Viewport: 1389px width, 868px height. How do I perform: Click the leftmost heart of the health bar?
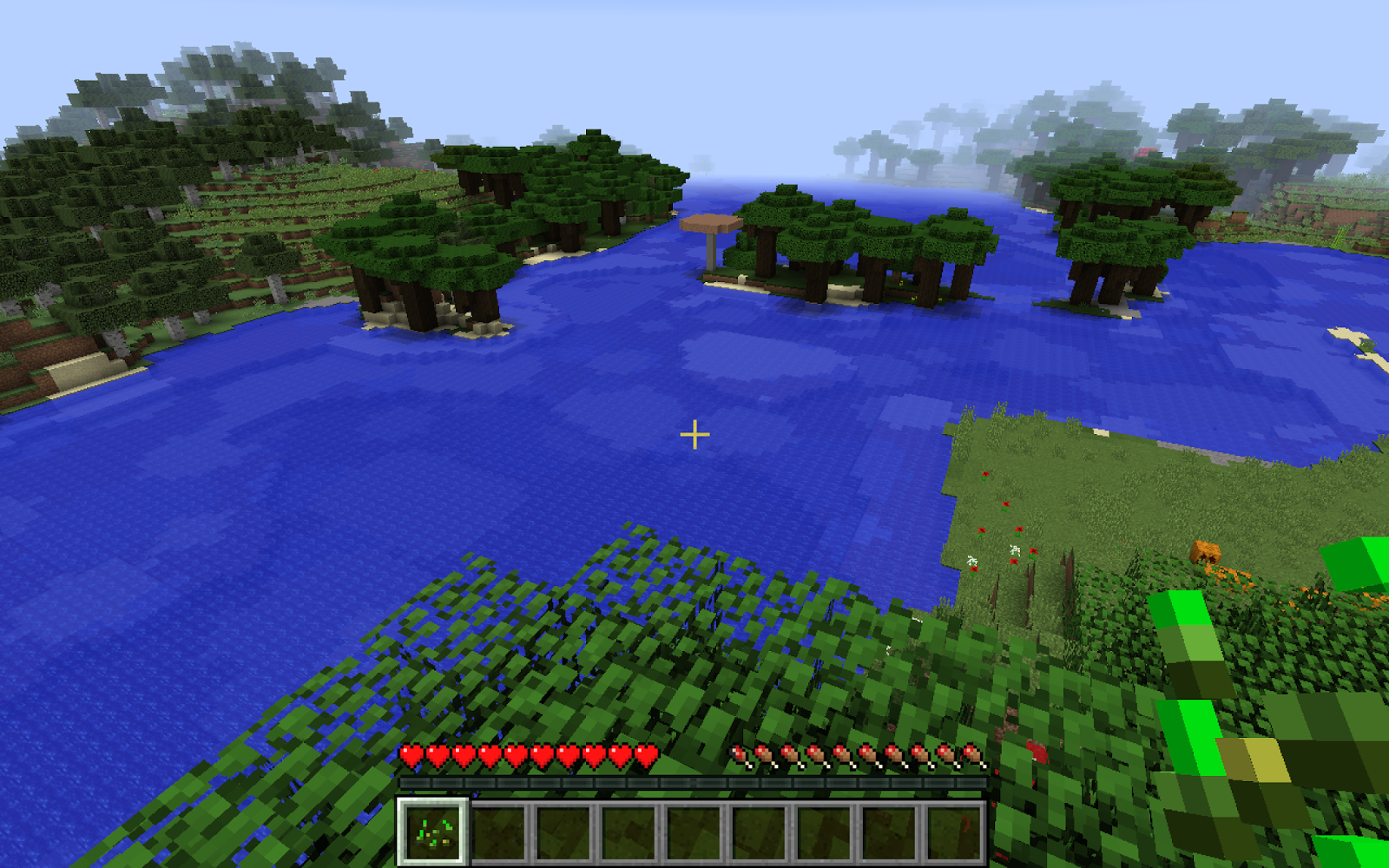pyautogui.click(x=411, y=754)
